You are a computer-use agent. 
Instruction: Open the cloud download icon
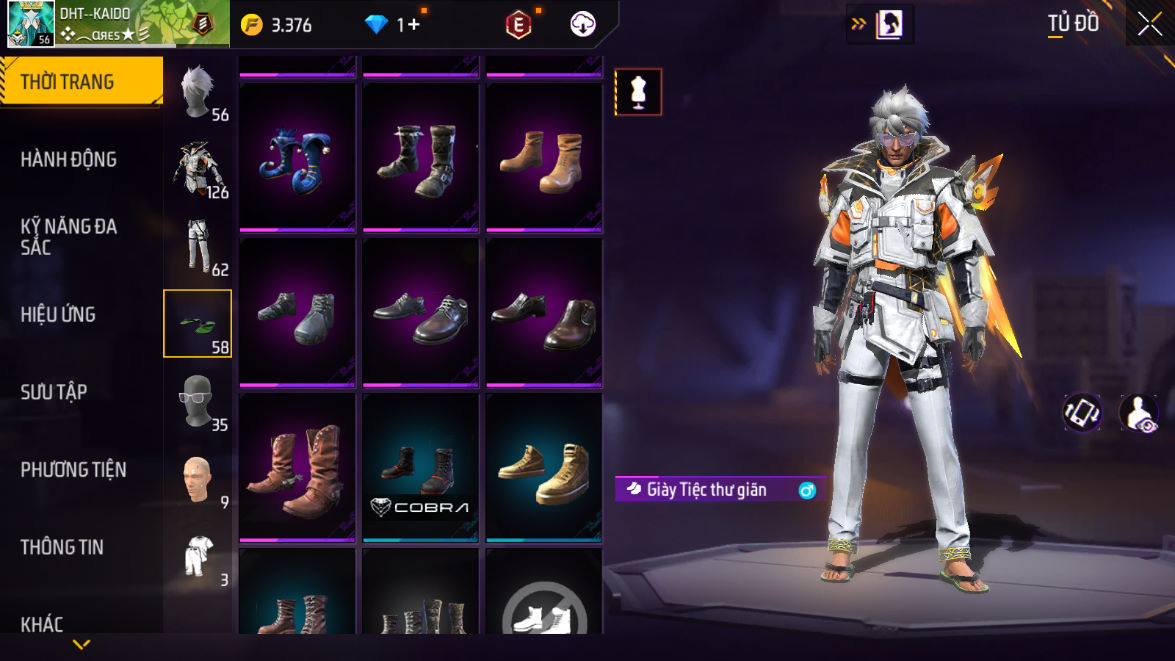[x=583, y=25]
